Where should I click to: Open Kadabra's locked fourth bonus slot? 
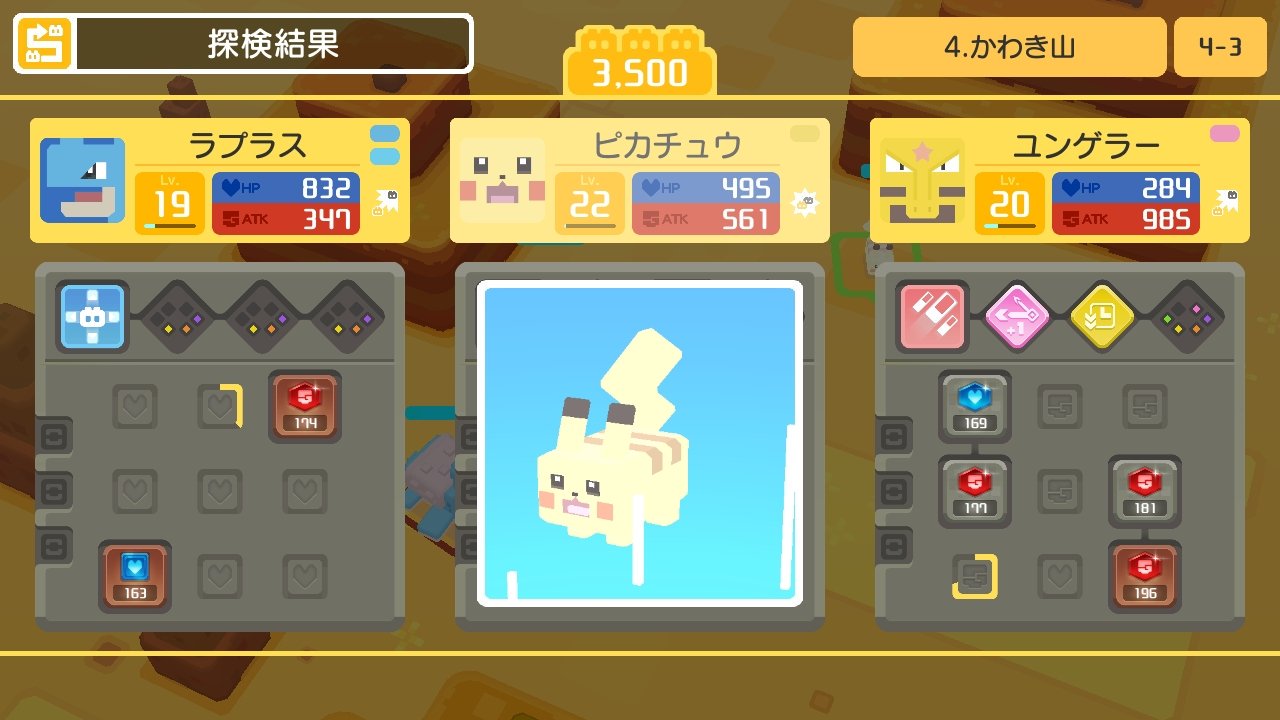pos(1187,317)
